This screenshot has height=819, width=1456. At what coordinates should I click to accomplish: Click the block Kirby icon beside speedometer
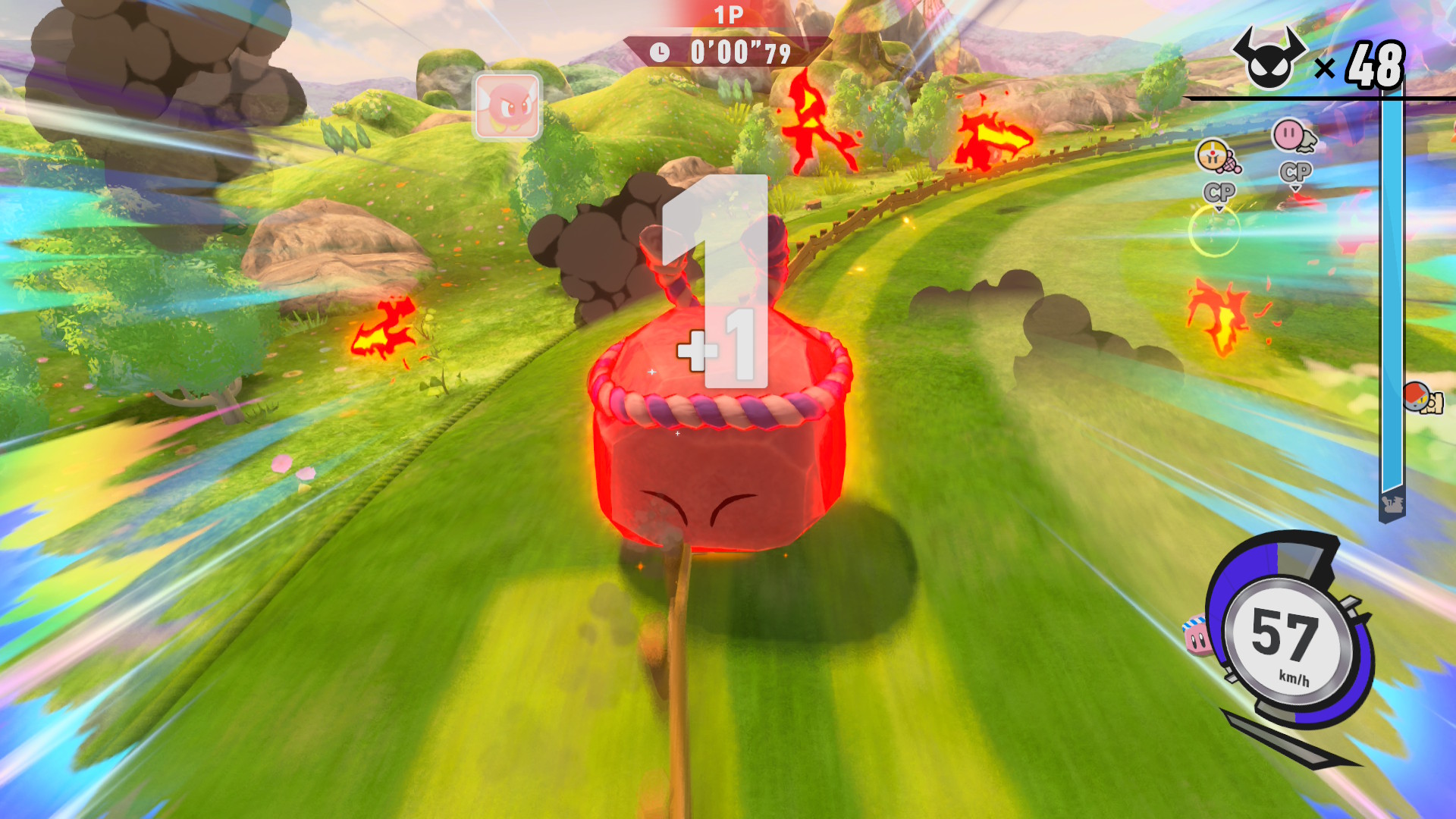click(1197, 635)
